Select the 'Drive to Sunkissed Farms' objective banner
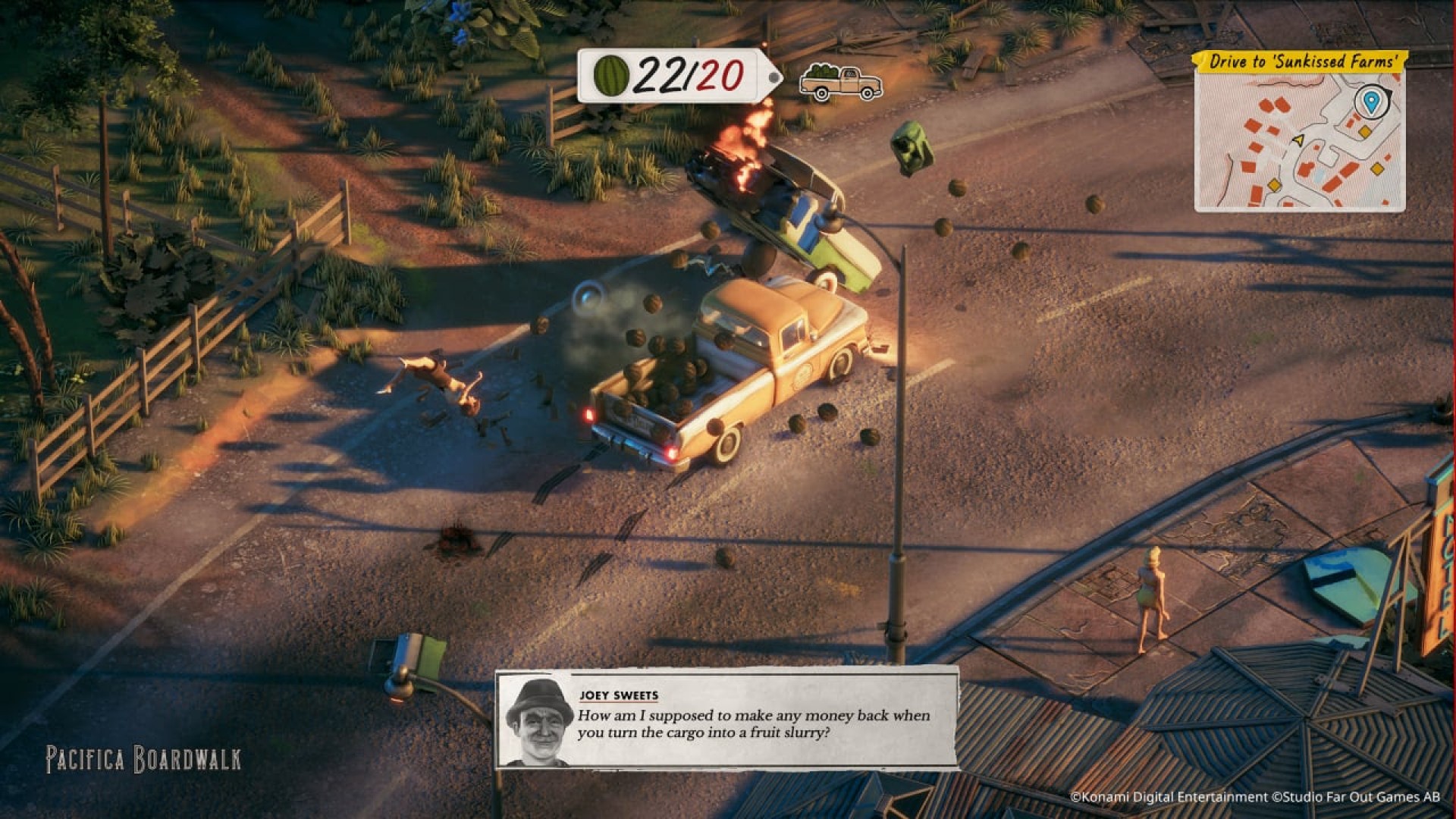The height and width of the screenshot is (819, 1456). click(1301, 61)
